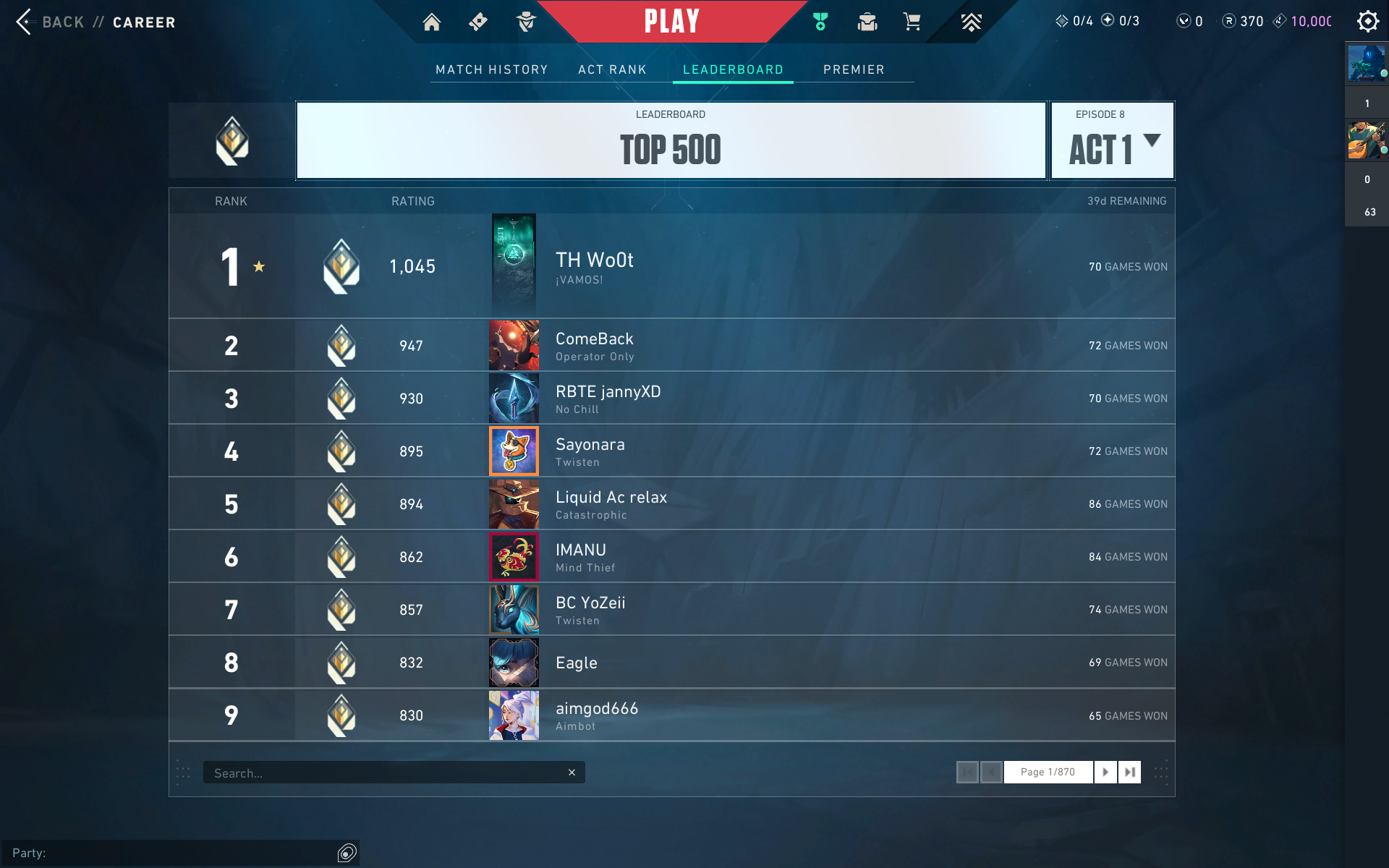Open the Agents screen via the agent icon
Screen dimensions: 1389x868
tap(526, 22)
